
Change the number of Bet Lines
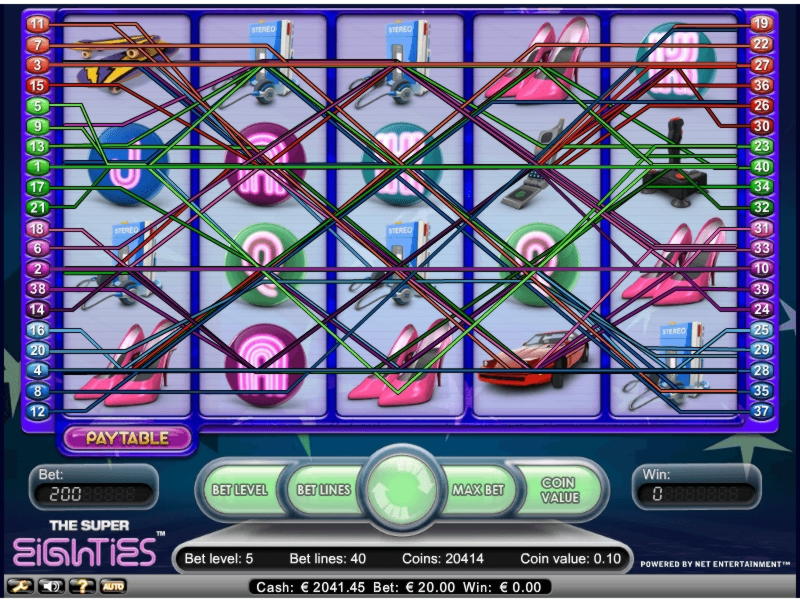point(323,490)
